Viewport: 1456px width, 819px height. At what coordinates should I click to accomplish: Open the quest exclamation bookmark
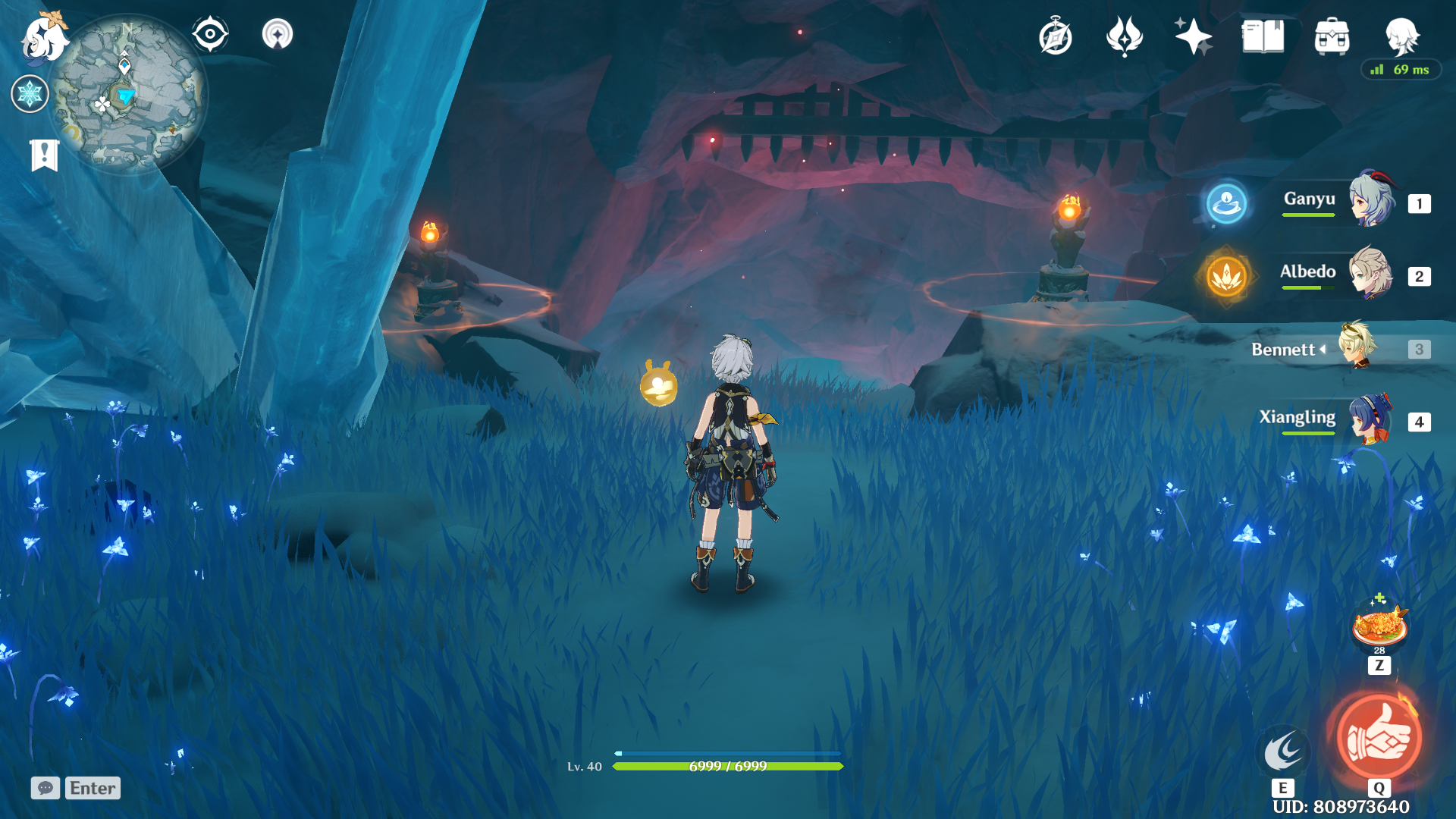pos(44,155)
